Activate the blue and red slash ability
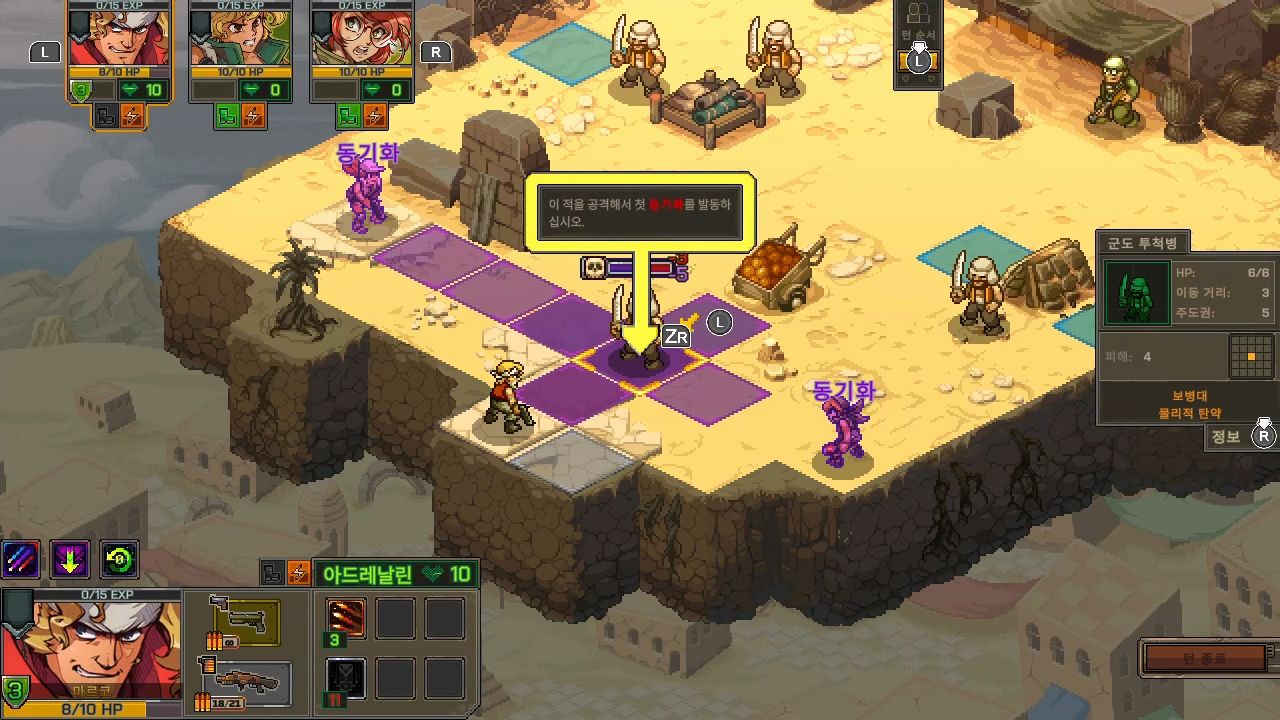 tap(21, 560)
